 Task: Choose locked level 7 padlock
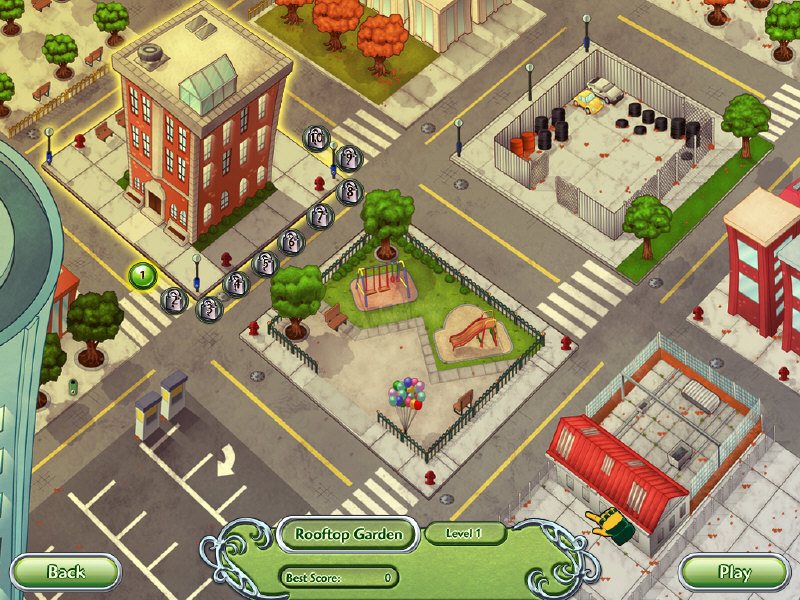pos(319,215)
